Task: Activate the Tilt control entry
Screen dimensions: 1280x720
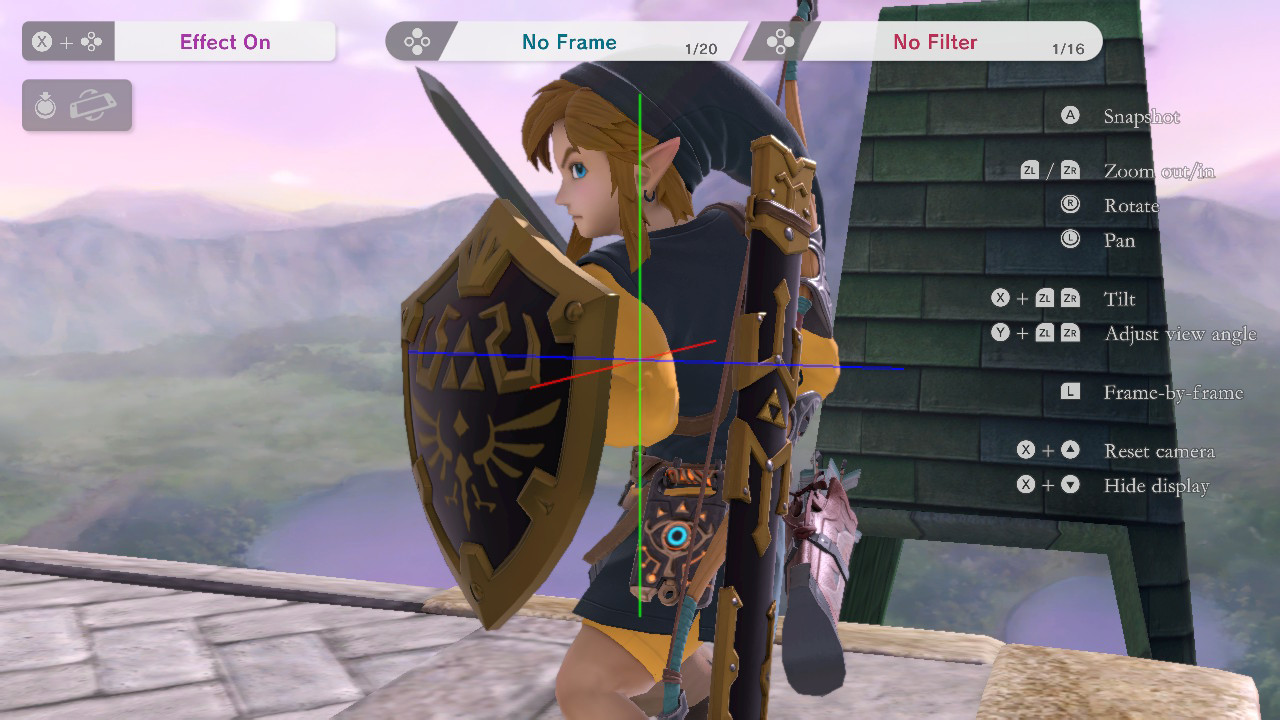Action: coord(1120,298)
